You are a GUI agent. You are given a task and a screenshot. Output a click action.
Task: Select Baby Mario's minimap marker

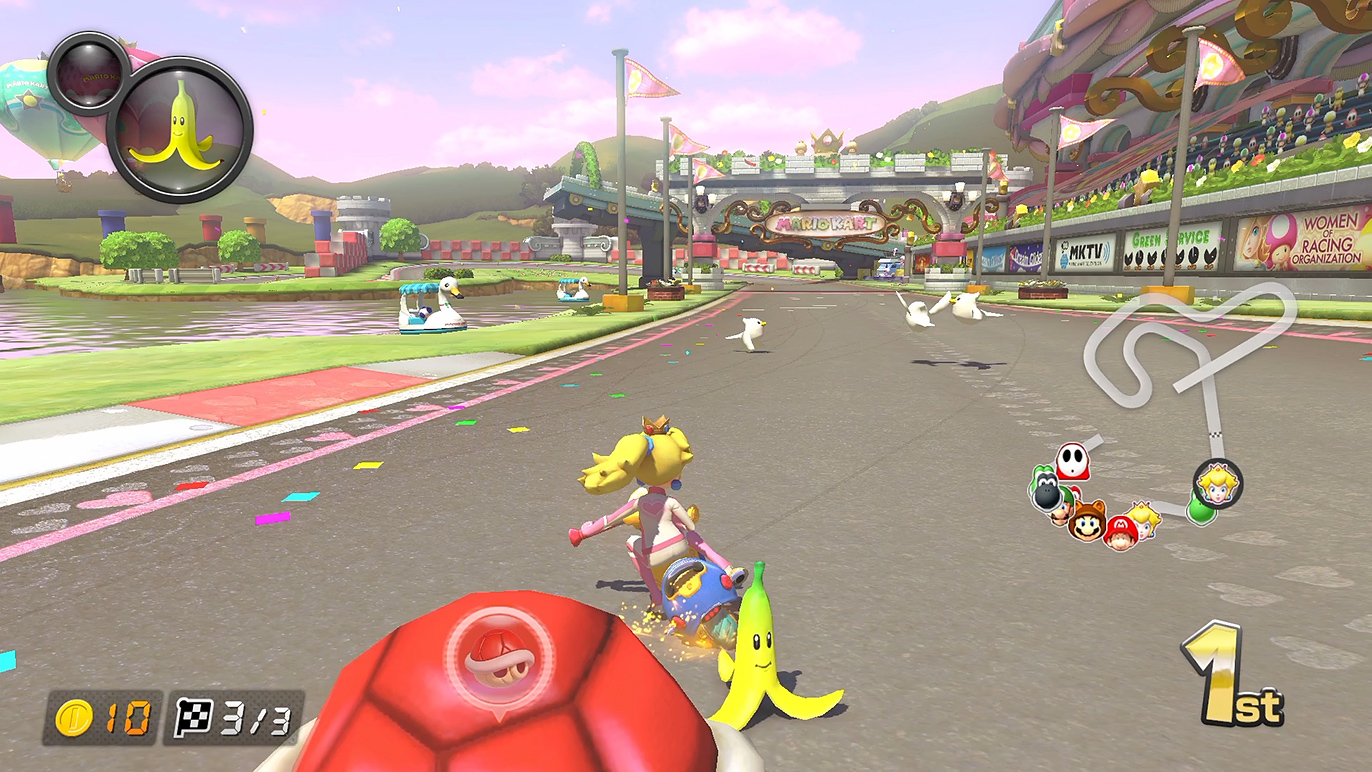1121,533
